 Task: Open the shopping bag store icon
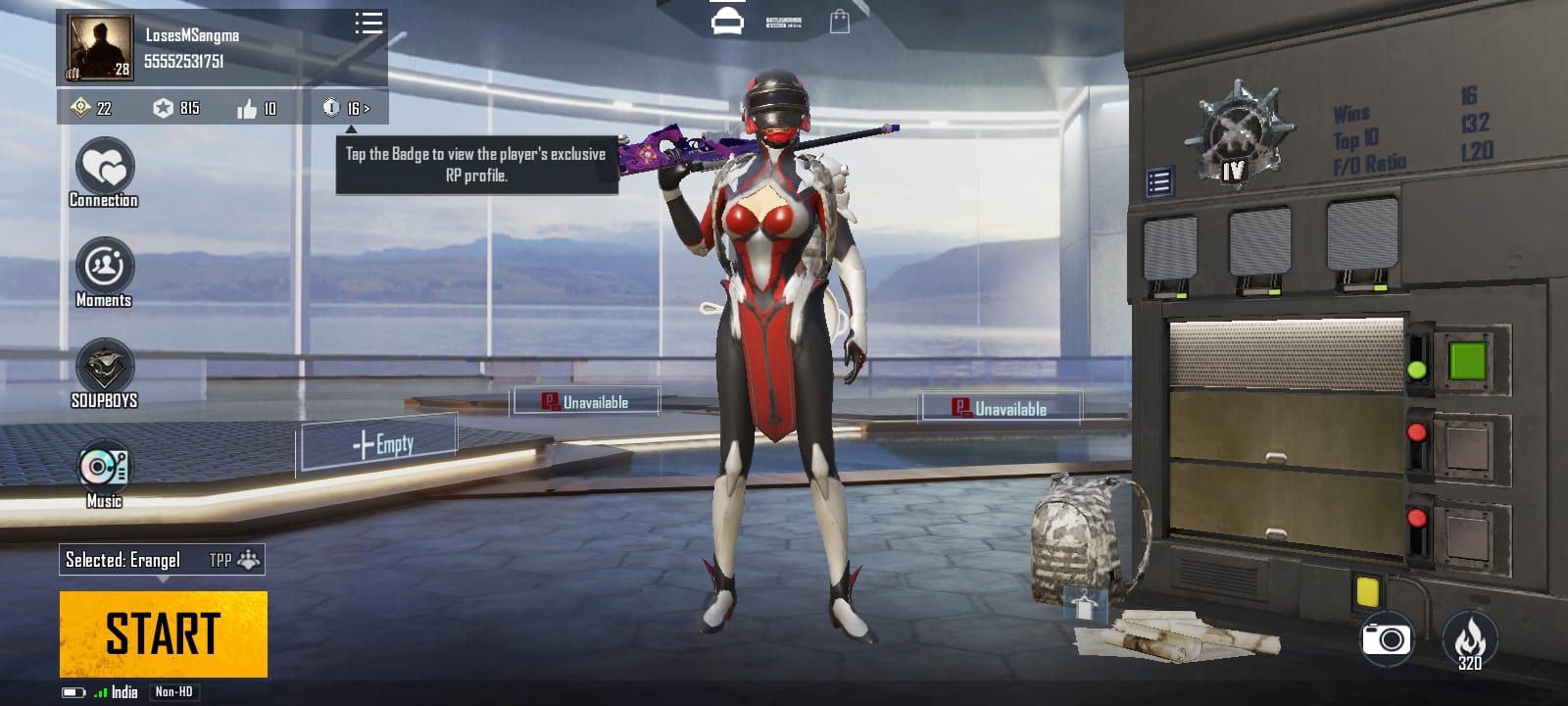(x=840, y=22)
